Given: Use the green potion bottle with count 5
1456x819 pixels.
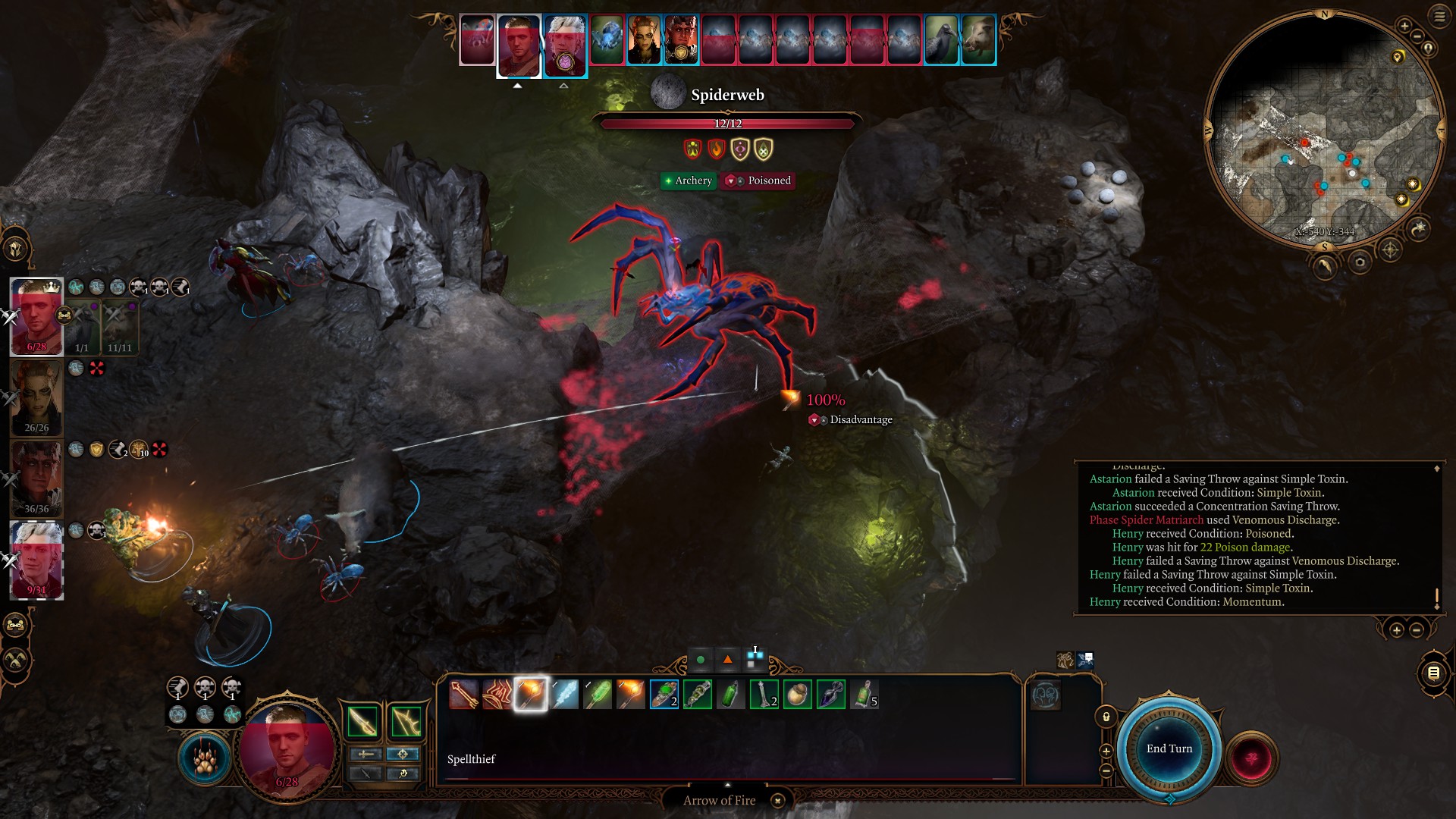Looking at the screenshot, I should [864, 695].
